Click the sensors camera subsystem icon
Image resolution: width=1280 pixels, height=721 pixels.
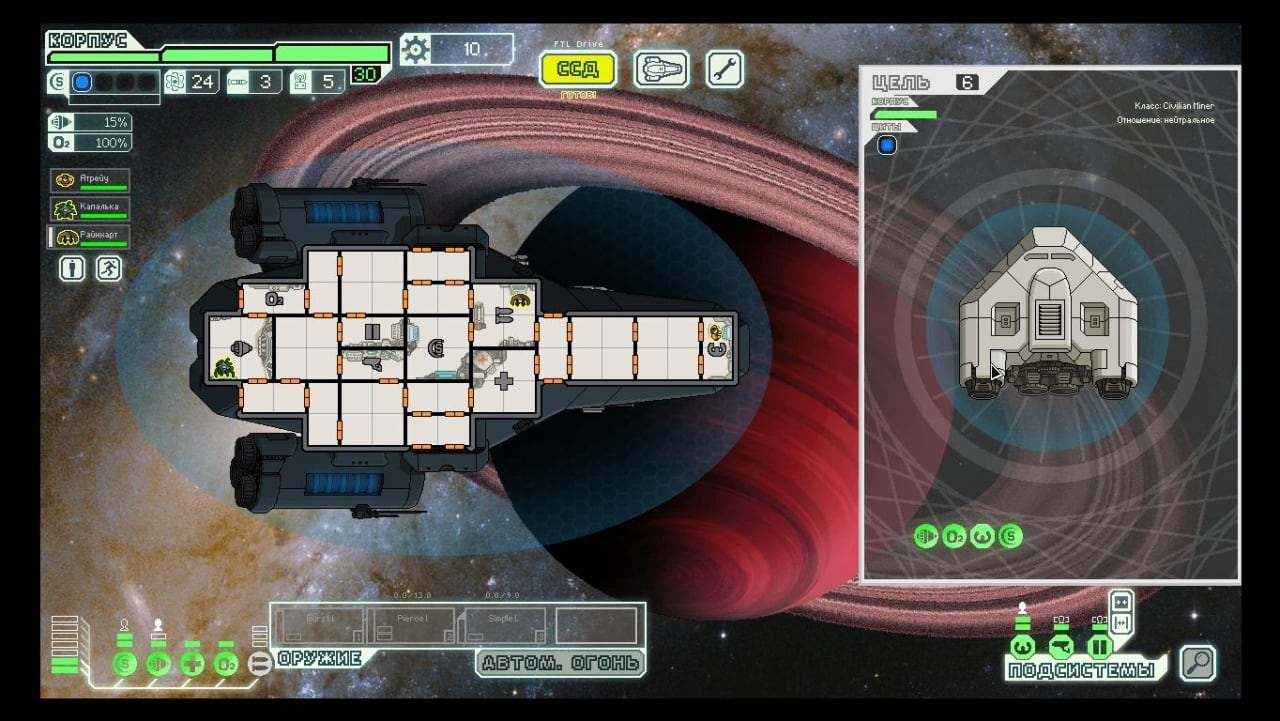[x=1061, y=645]
